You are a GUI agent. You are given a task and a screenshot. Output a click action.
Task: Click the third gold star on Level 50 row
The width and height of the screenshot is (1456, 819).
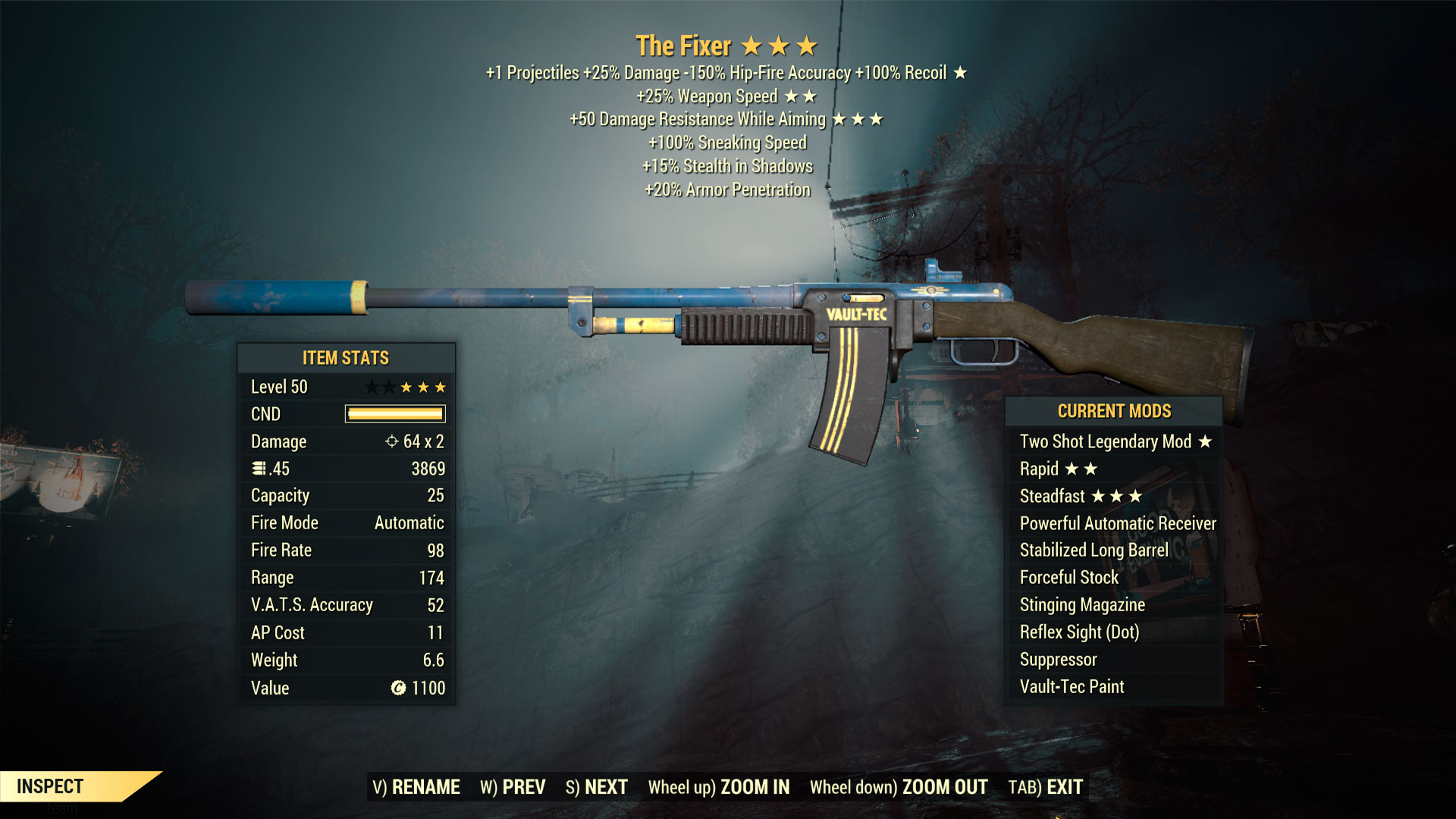pyautogui.click(x=441, y=387)
